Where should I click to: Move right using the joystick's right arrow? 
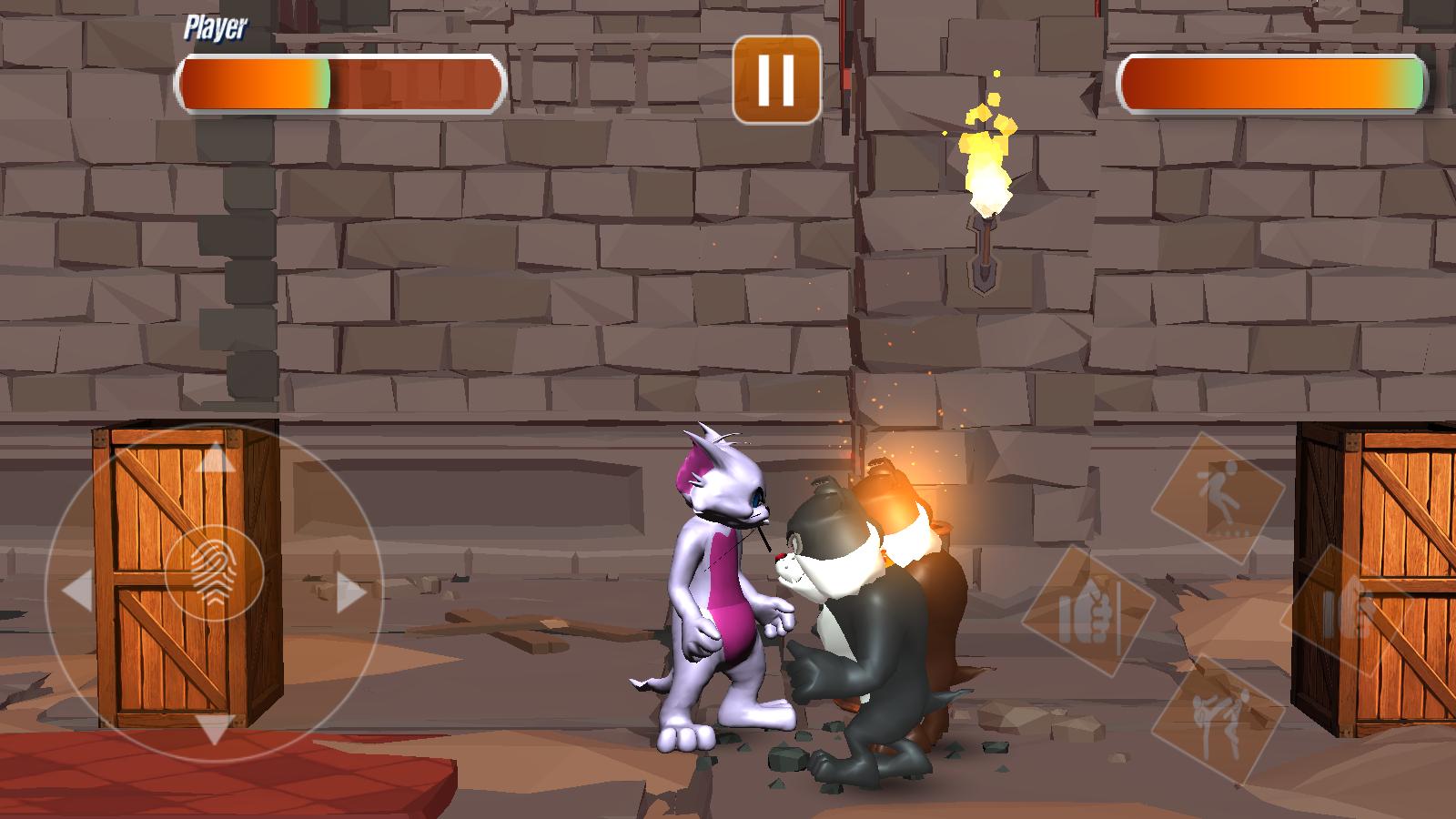tap(350, 592)
